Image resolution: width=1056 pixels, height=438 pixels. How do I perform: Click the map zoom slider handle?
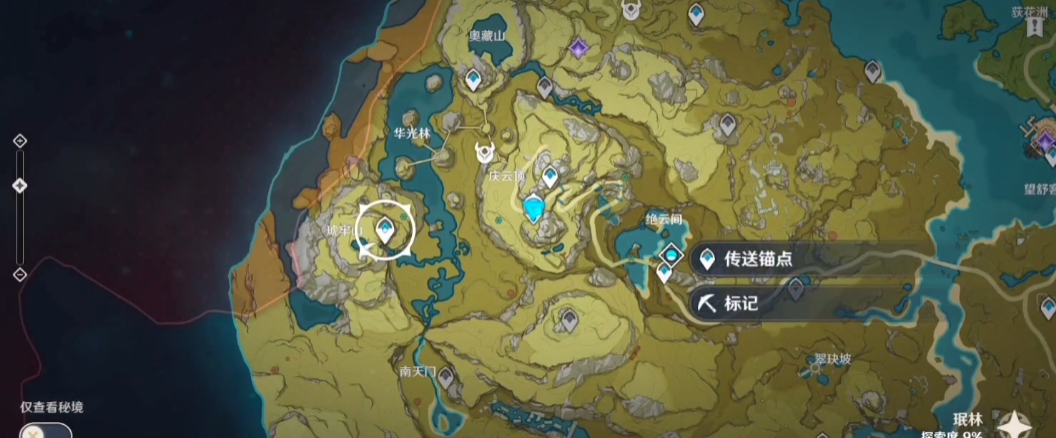pos(19,186)
